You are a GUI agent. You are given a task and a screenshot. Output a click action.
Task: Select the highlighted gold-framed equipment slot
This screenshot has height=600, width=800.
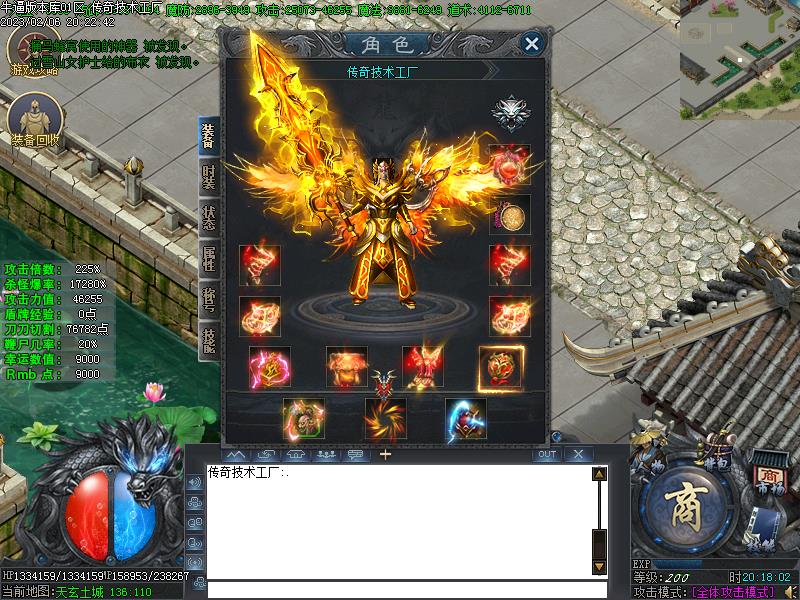pos(500,368)
